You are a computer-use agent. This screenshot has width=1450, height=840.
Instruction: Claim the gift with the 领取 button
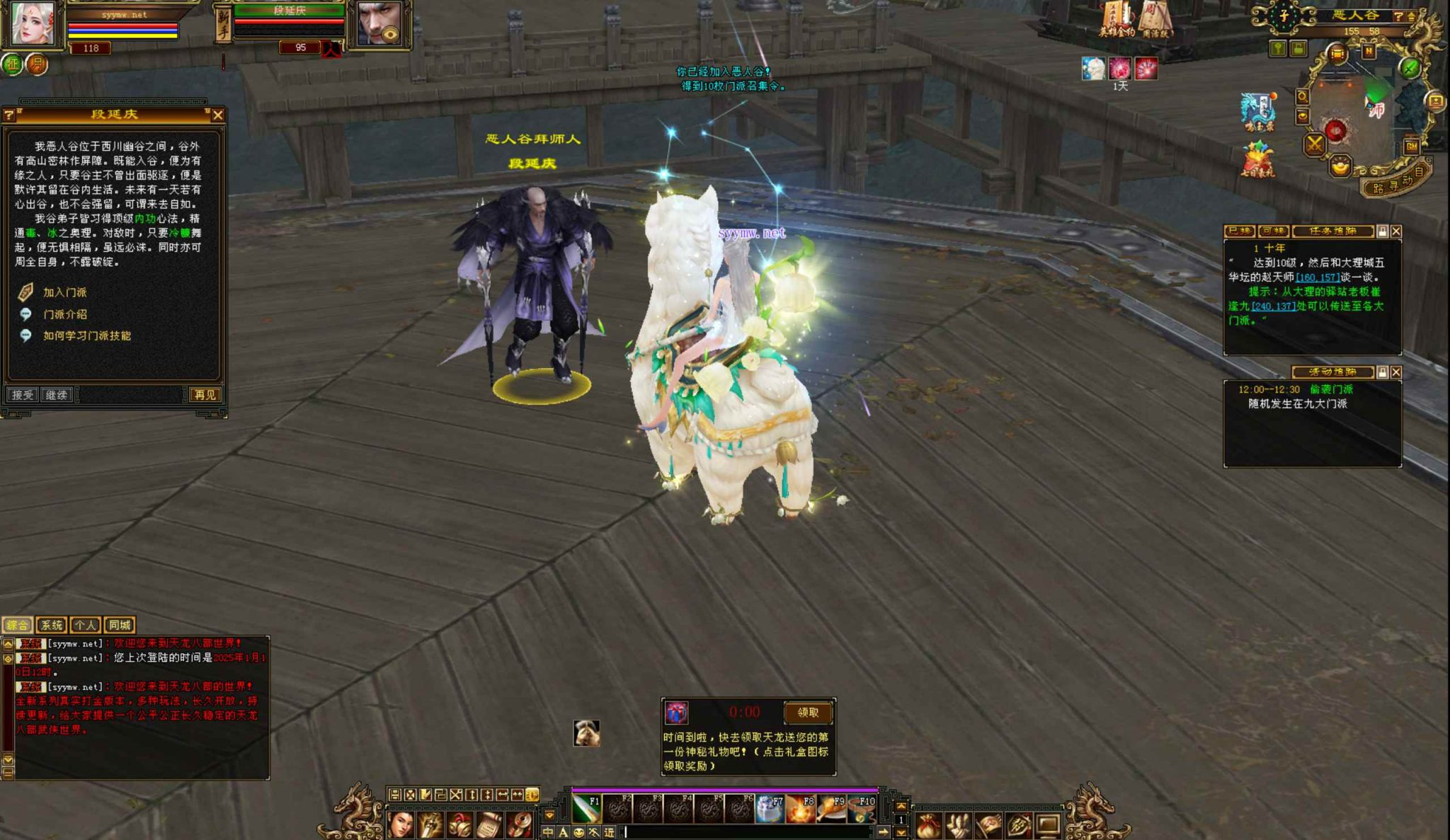pos(807,713)
